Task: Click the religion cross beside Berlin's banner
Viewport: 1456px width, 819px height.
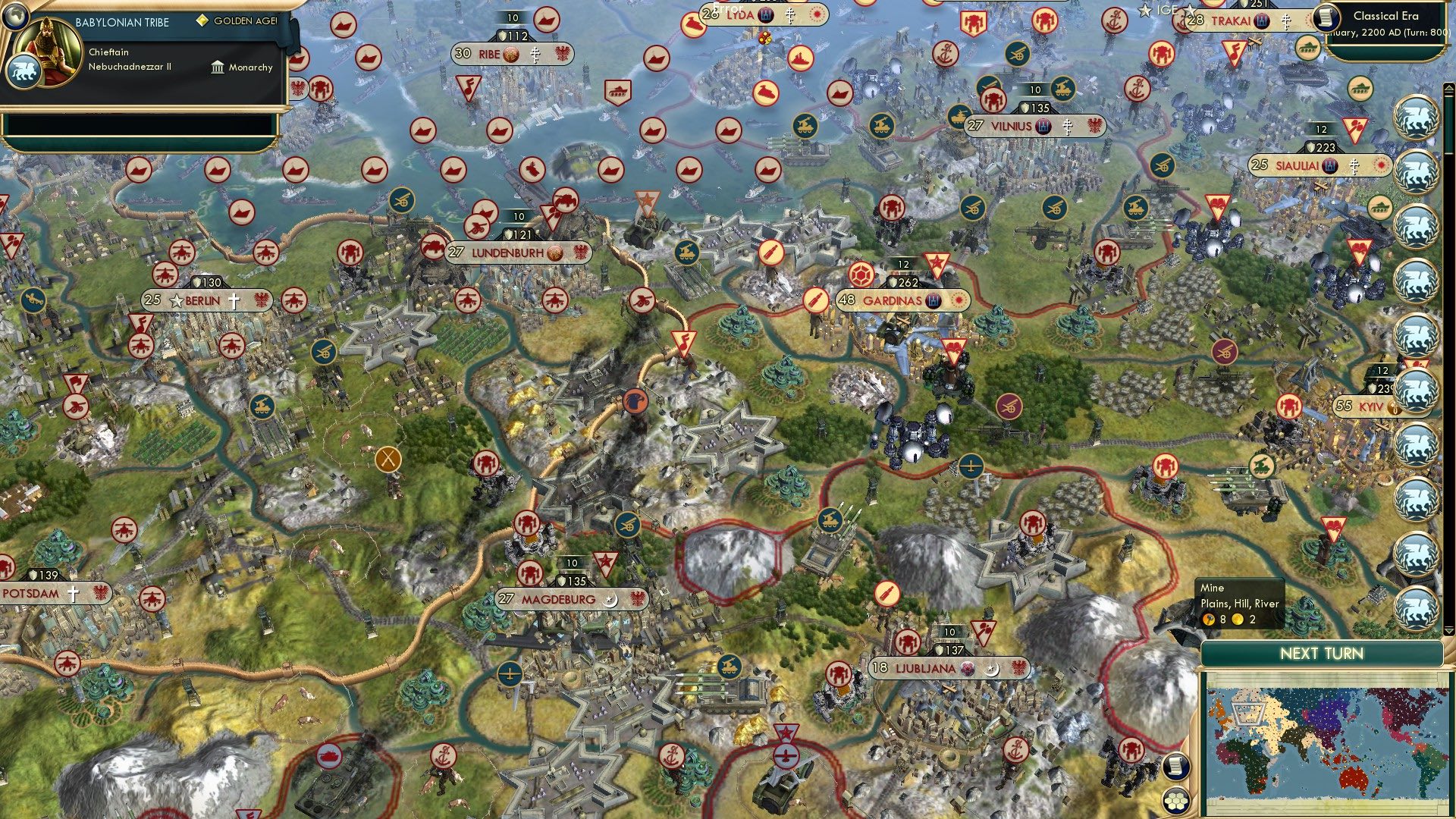Action: [234, 301]
